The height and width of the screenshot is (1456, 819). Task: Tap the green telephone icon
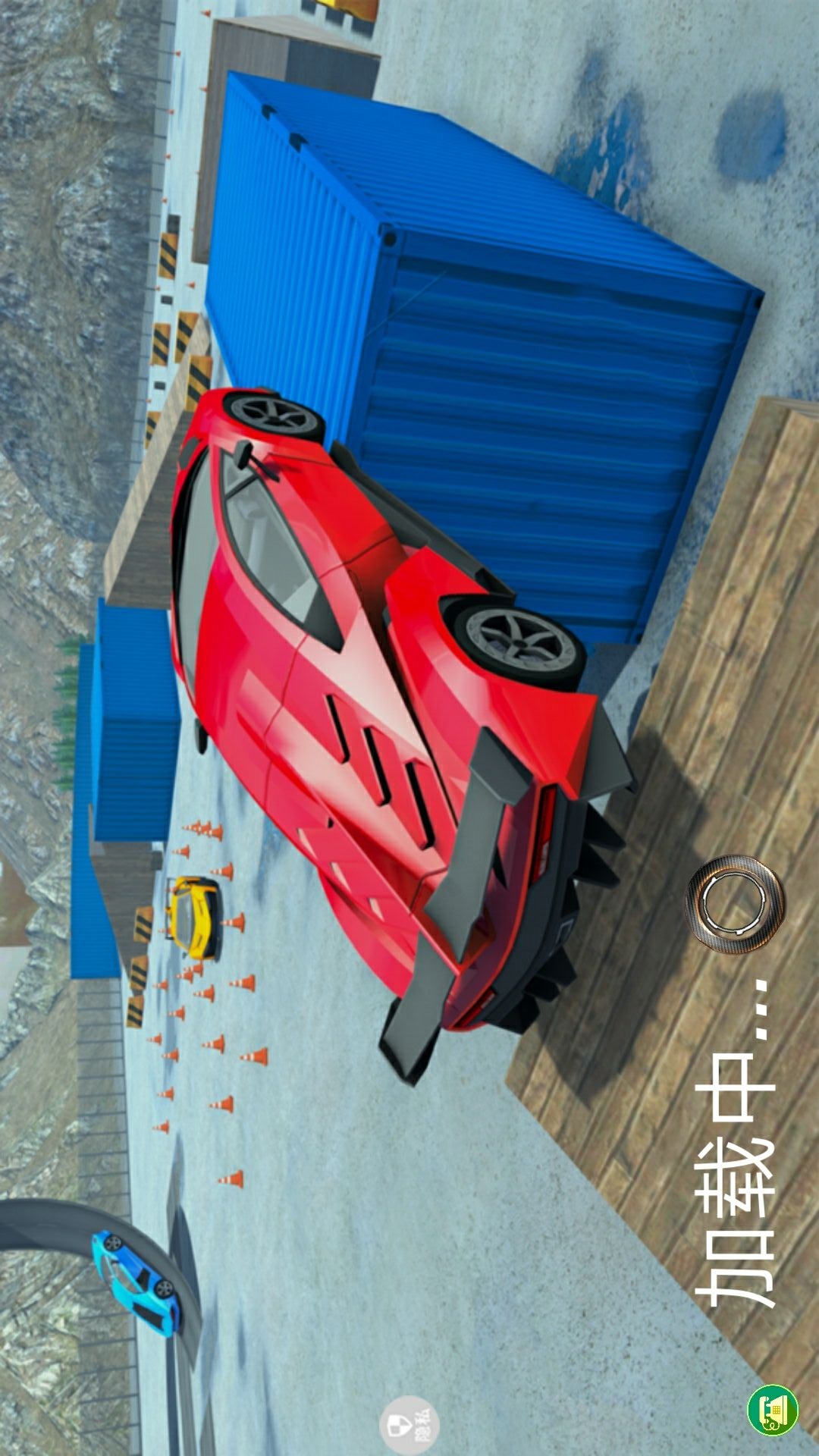(773, 1410)
